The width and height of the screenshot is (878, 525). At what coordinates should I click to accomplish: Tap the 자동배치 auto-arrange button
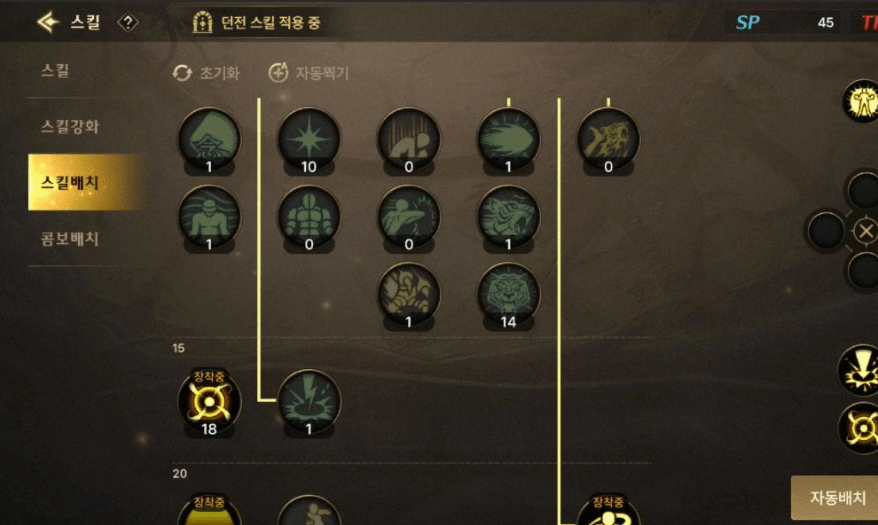(835, 498)
